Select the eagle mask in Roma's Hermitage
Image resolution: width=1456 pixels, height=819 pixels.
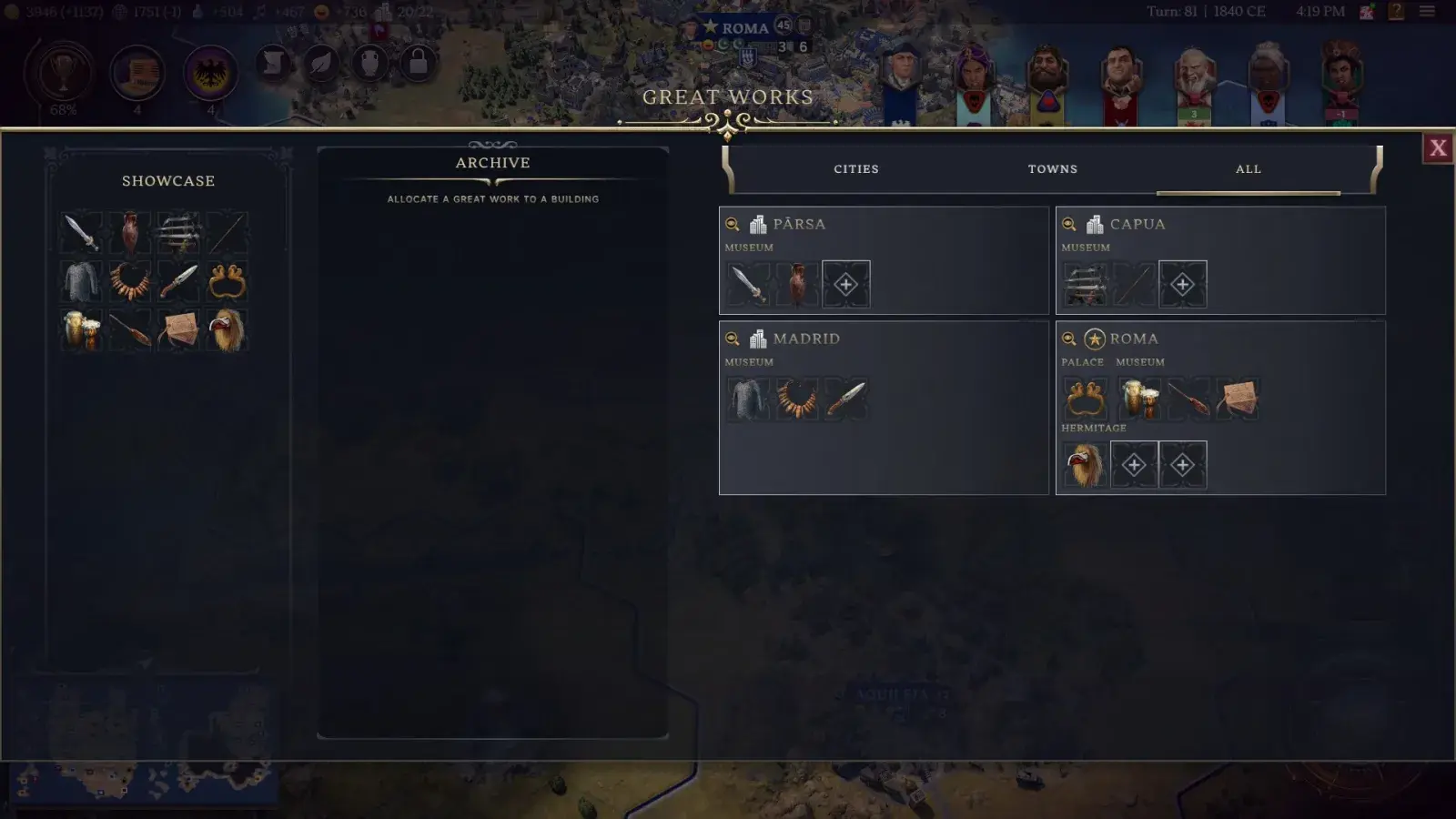tap(1085, 464)
